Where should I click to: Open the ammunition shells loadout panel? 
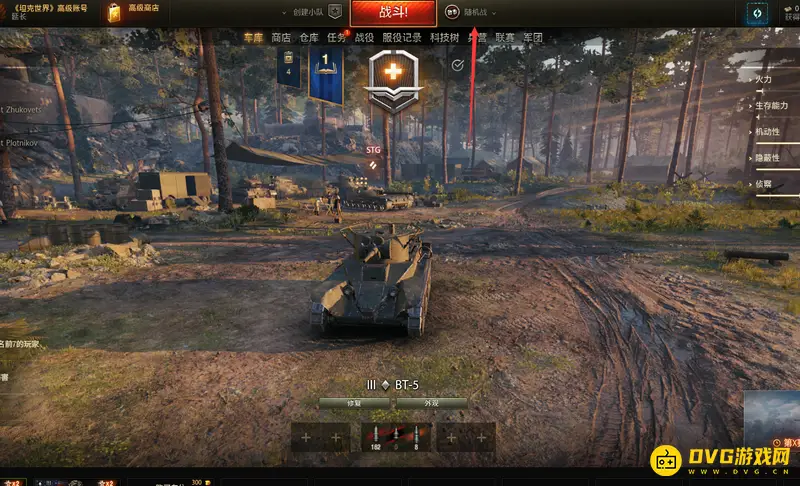(395, 436)
